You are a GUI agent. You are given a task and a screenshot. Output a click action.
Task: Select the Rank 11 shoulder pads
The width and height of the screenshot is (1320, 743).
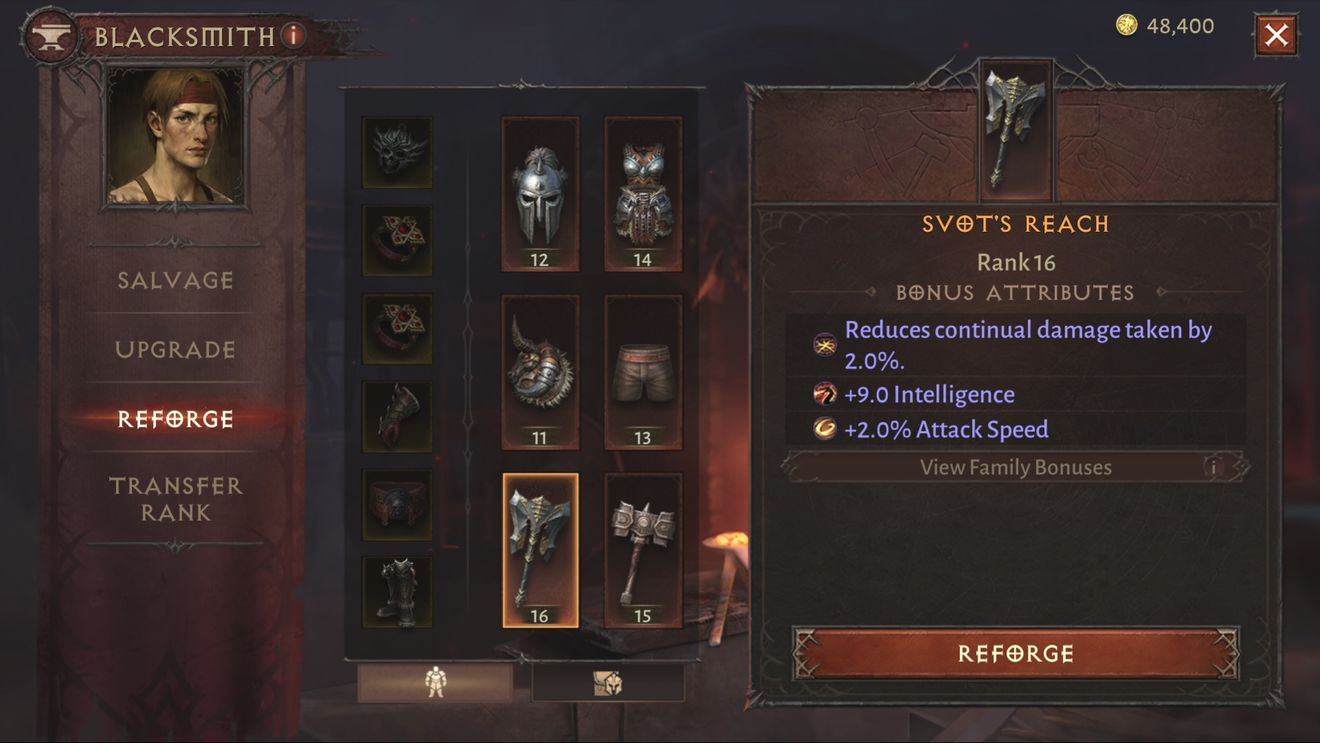(540, 370)
